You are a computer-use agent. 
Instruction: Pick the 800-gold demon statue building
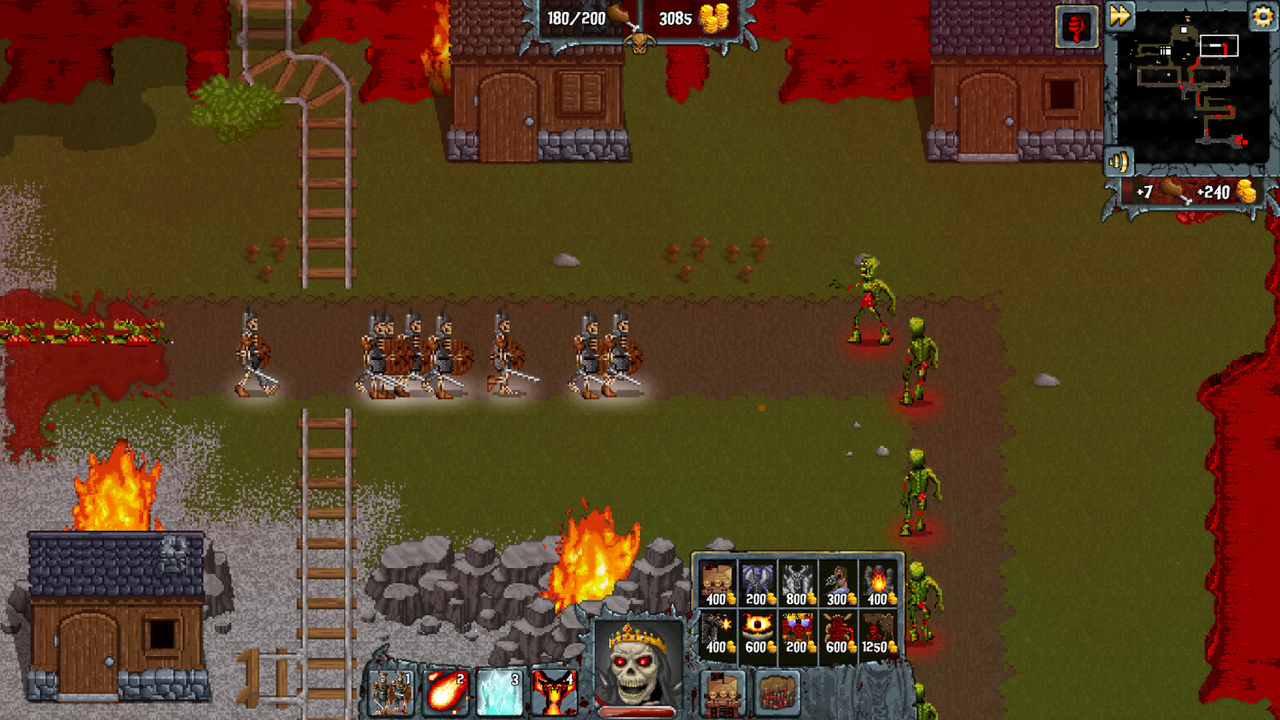click(x=797, y=578)
